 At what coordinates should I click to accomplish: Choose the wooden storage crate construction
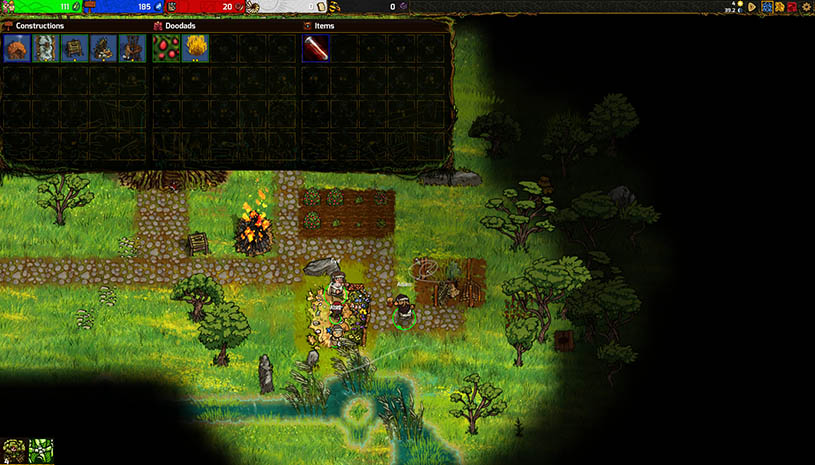75,48
